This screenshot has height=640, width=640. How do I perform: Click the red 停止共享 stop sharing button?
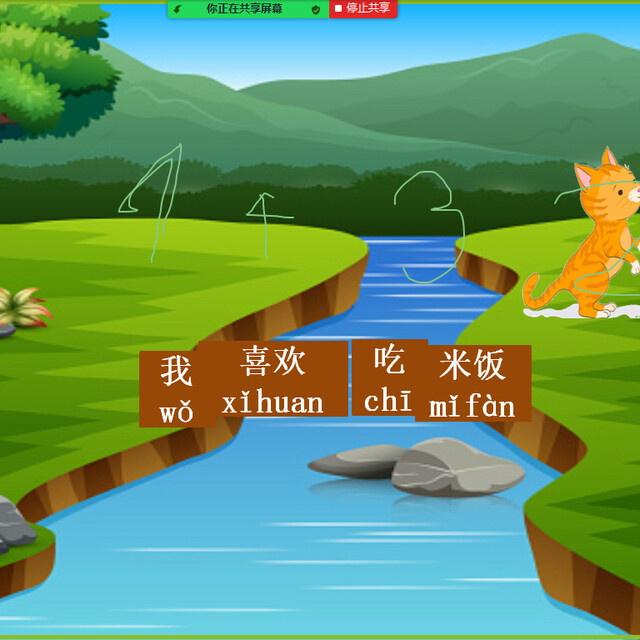coord(363,8)
